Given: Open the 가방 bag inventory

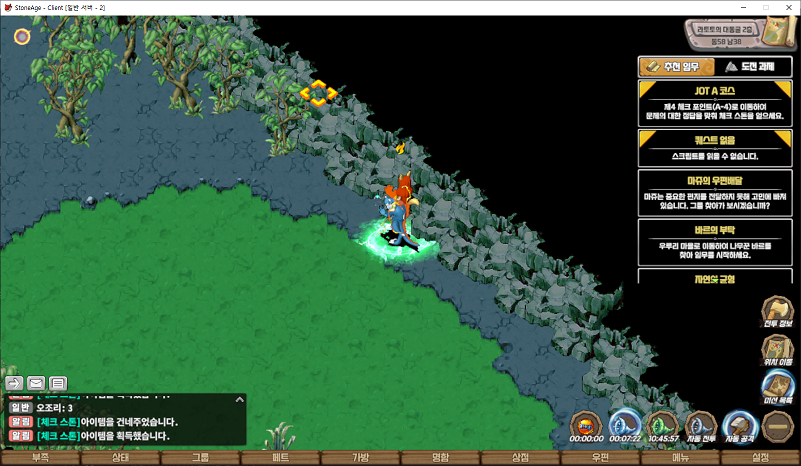Looking at the screenshot, I should click(x=360, y=458).
